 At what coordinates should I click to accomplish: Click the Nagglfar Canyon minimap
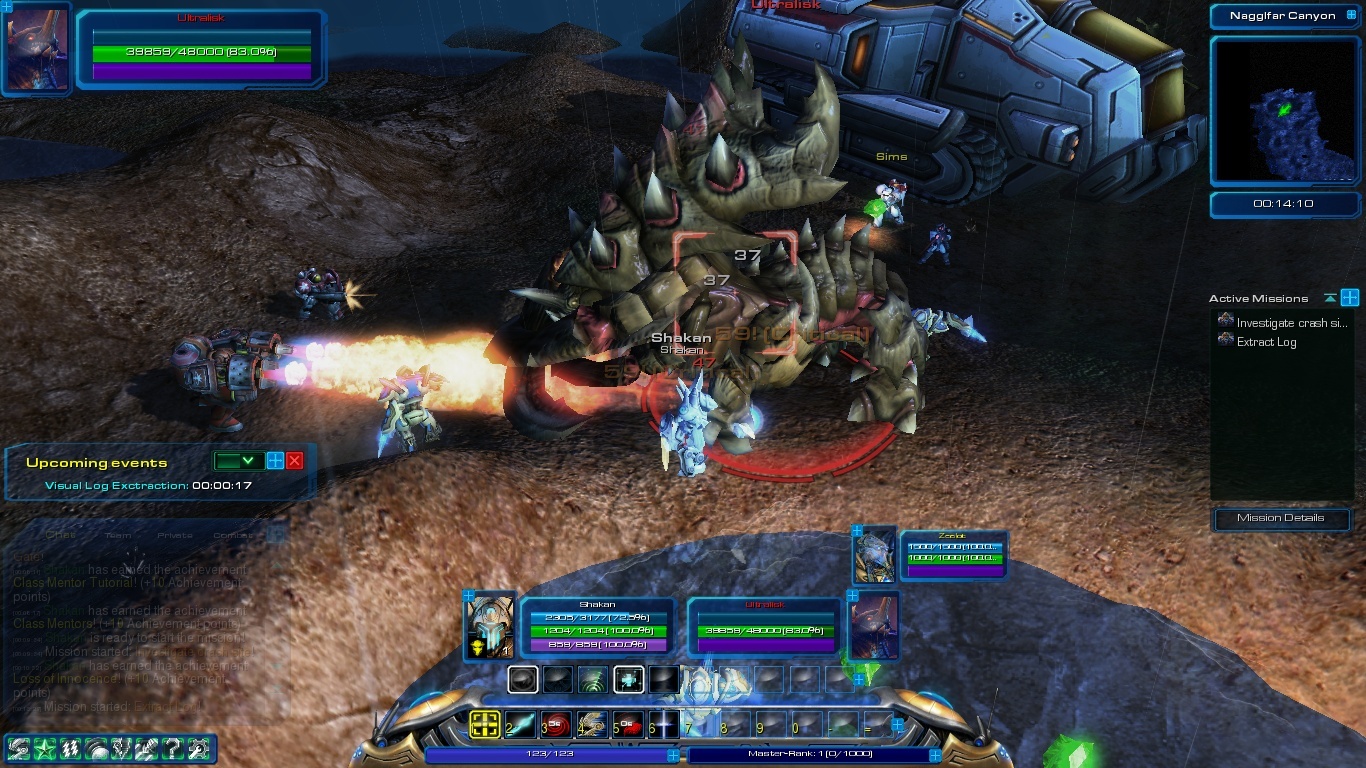(1283, 111)
